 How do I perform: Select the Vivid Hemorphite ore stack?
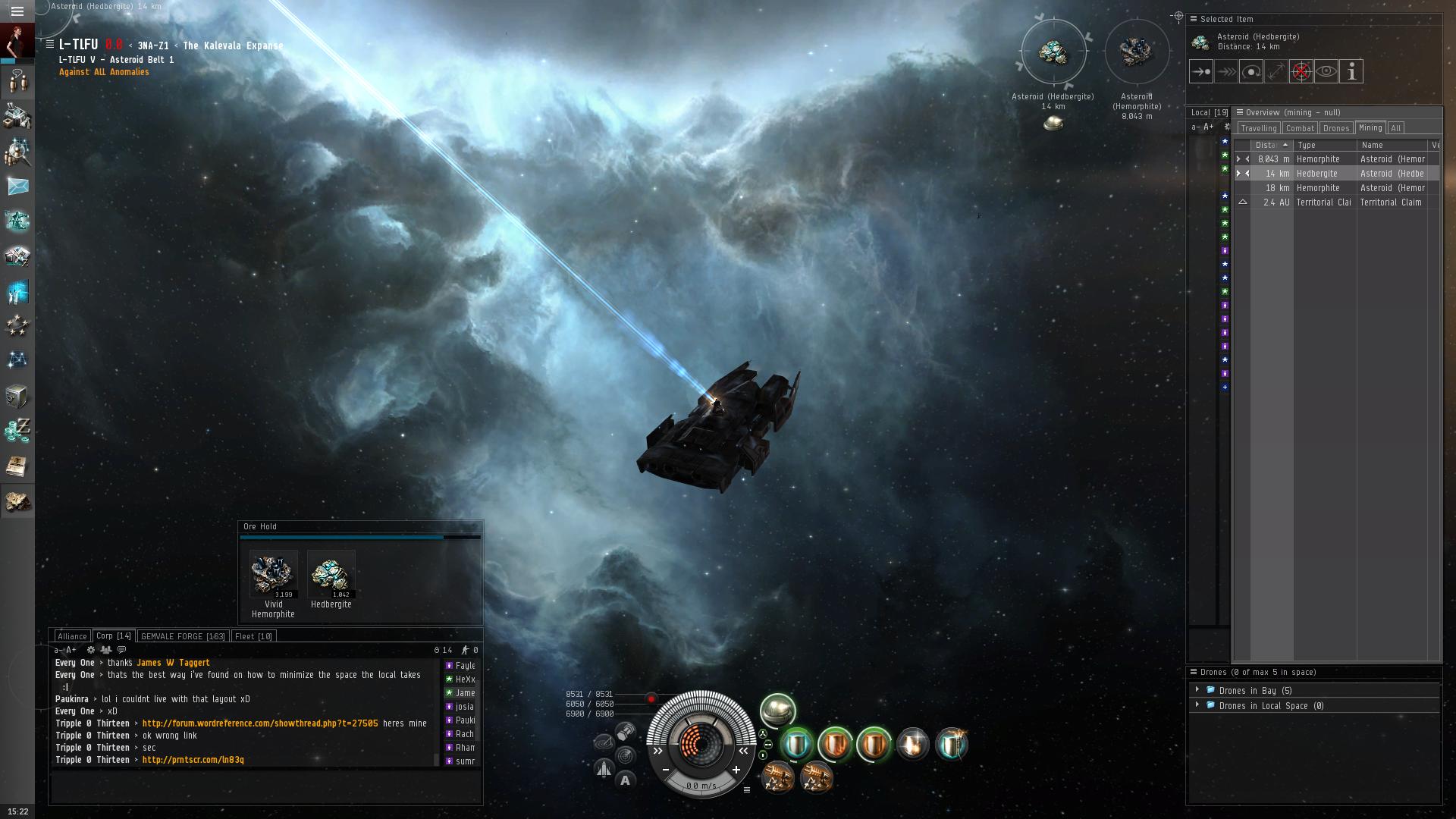click(x=273, y=574)
